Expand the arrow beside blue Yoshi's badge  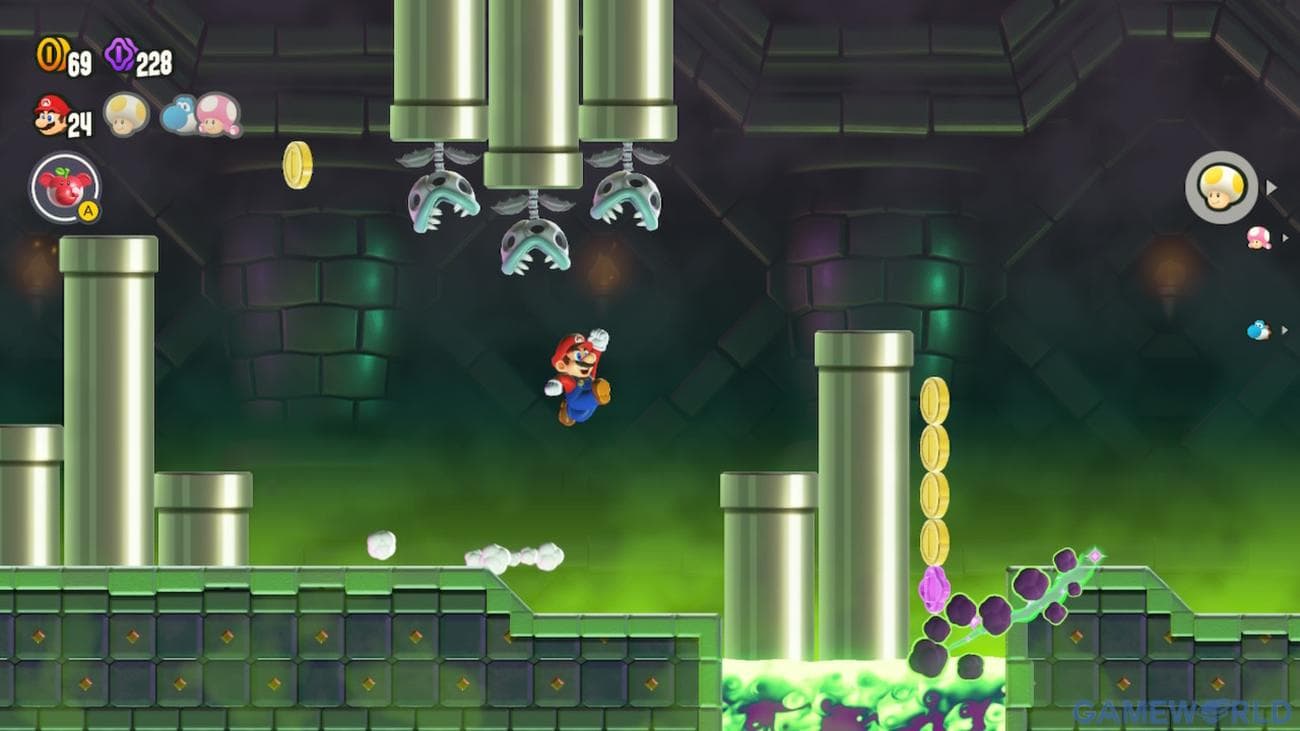coord(1285,329)
